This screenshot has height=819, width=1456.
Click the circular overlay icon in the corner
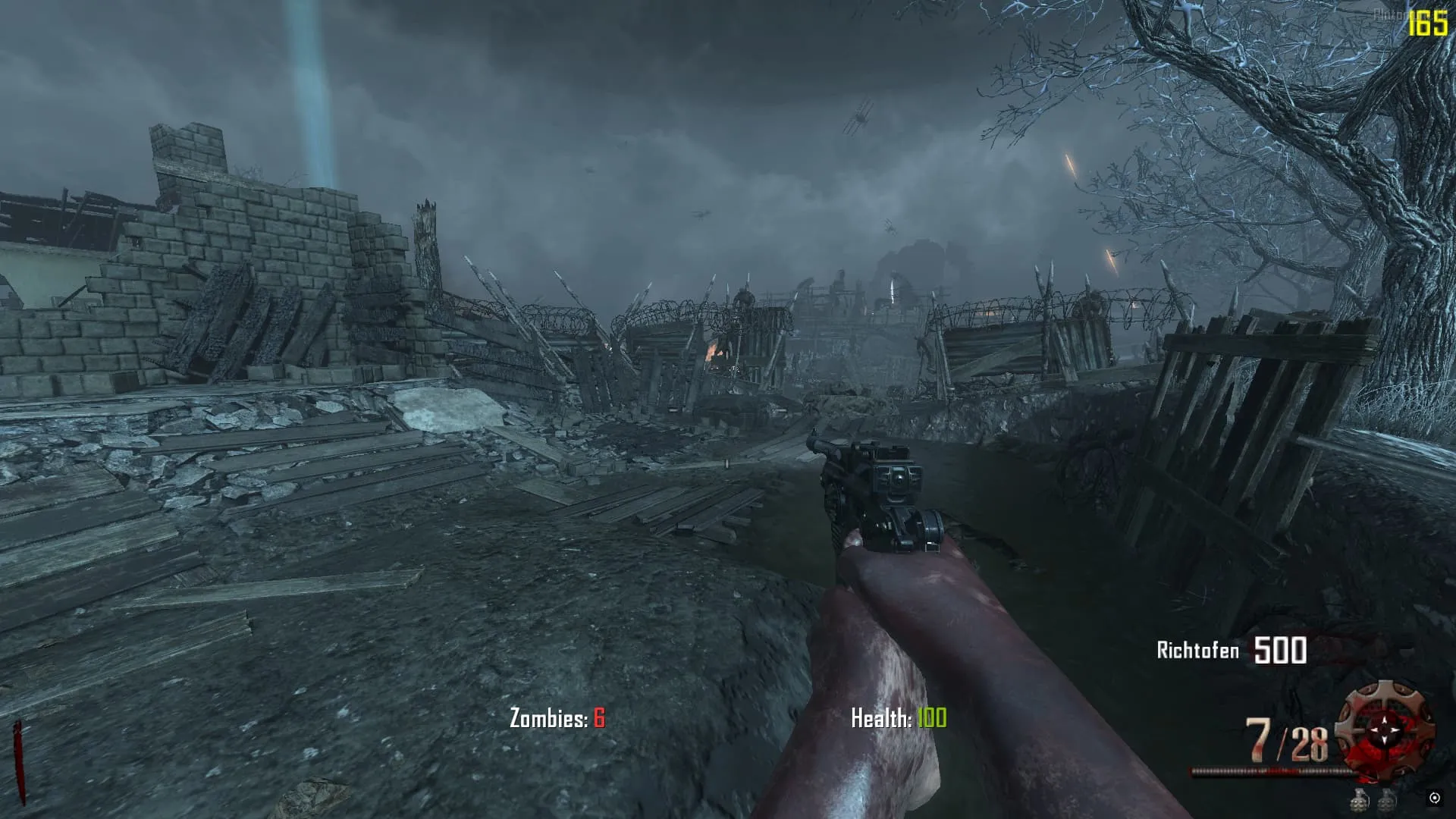point(1434,798)
